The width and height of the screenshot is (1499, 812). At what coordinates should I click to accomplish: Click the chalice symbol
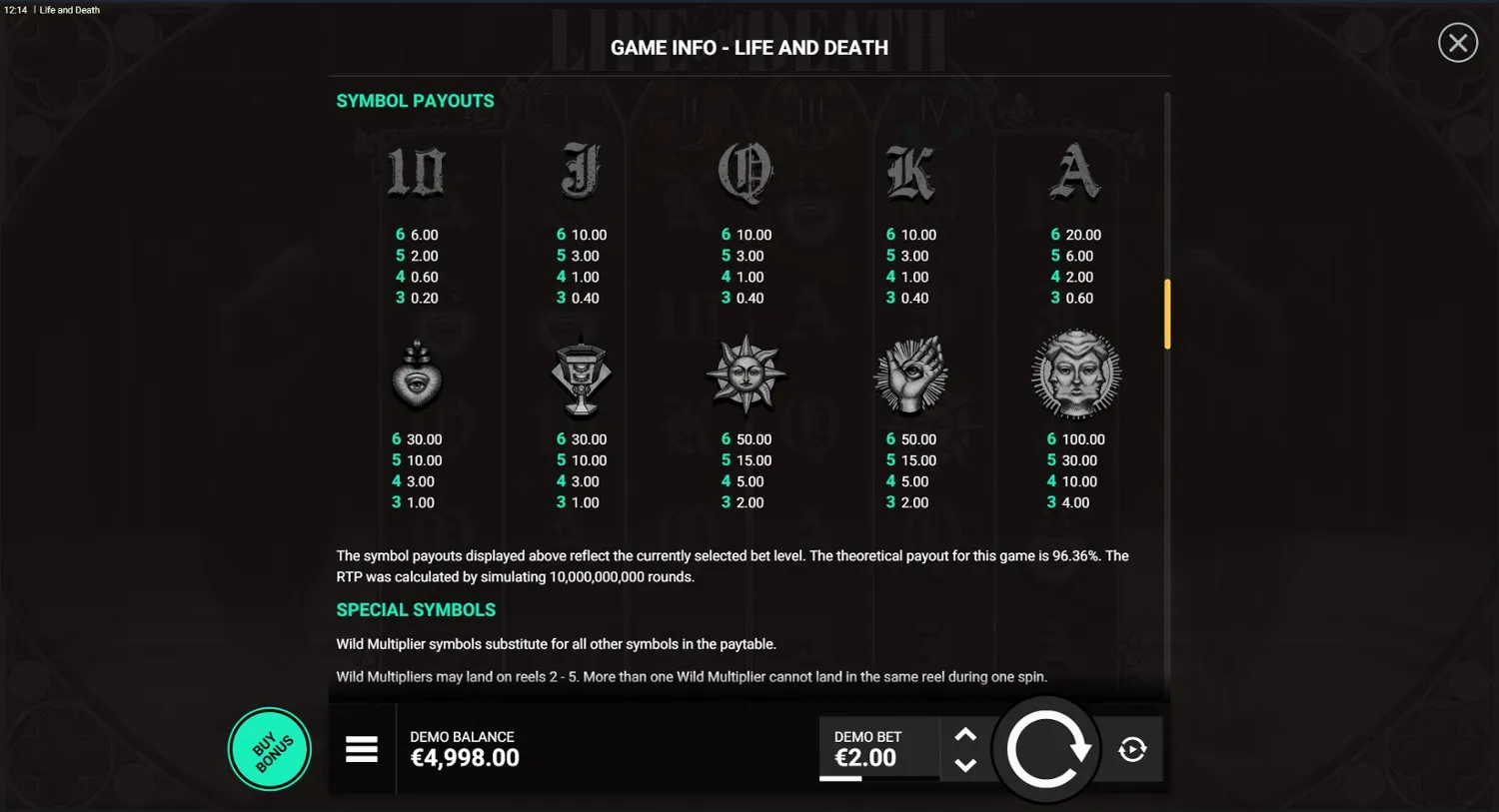581,377
